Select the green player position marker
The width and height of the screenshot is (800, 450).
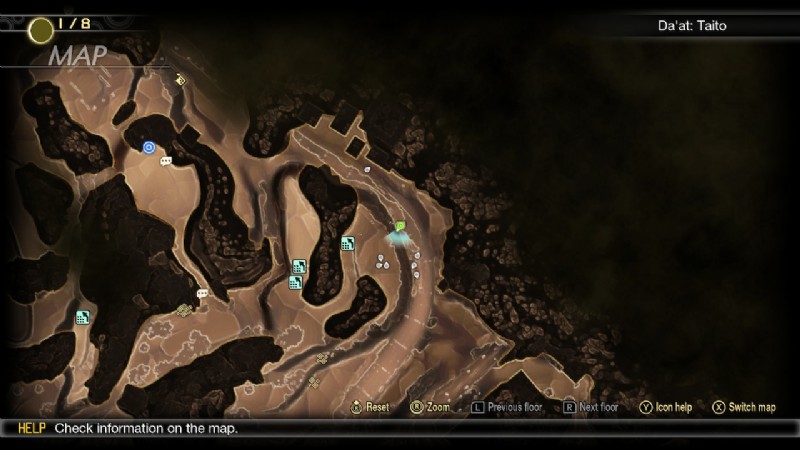click(400, 227)
